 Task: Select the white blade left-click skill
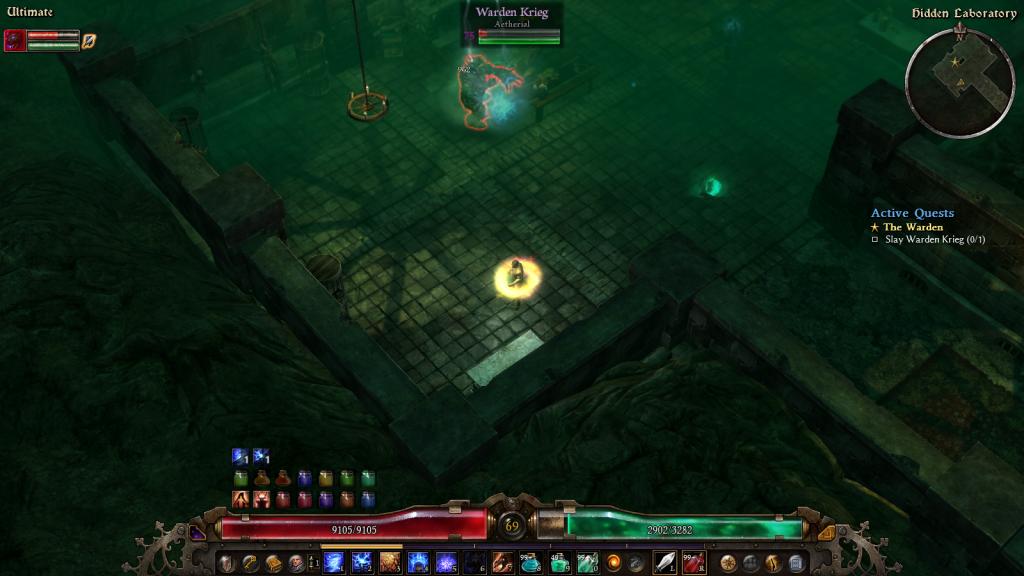[664, 563]
